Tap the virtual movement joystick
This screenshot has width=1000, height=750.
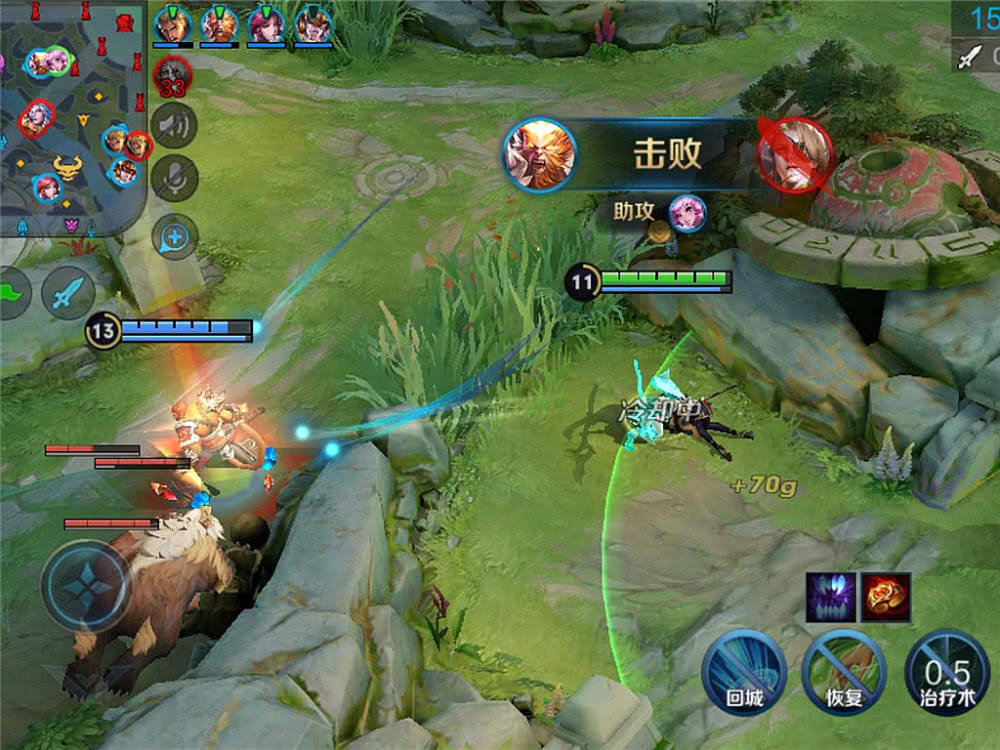coord(86,586)
